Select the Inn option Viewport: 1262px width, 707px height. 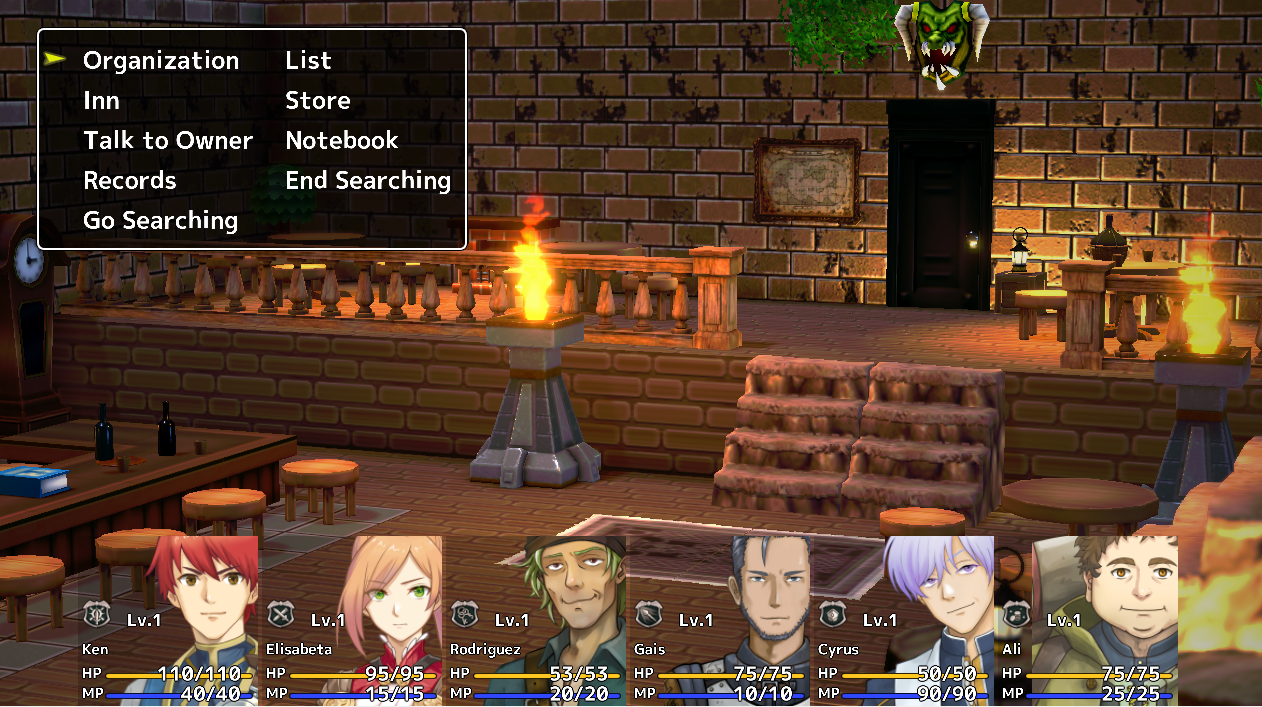point(101,101)
